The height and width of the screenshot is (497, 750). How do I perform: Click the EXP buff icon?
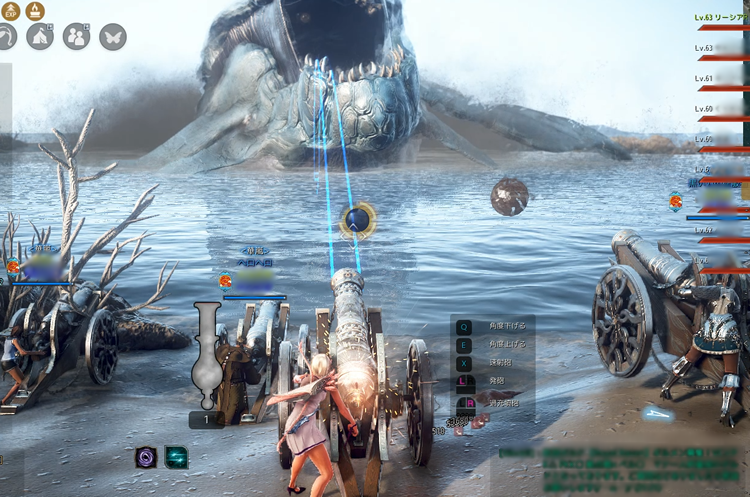point(11,11)
